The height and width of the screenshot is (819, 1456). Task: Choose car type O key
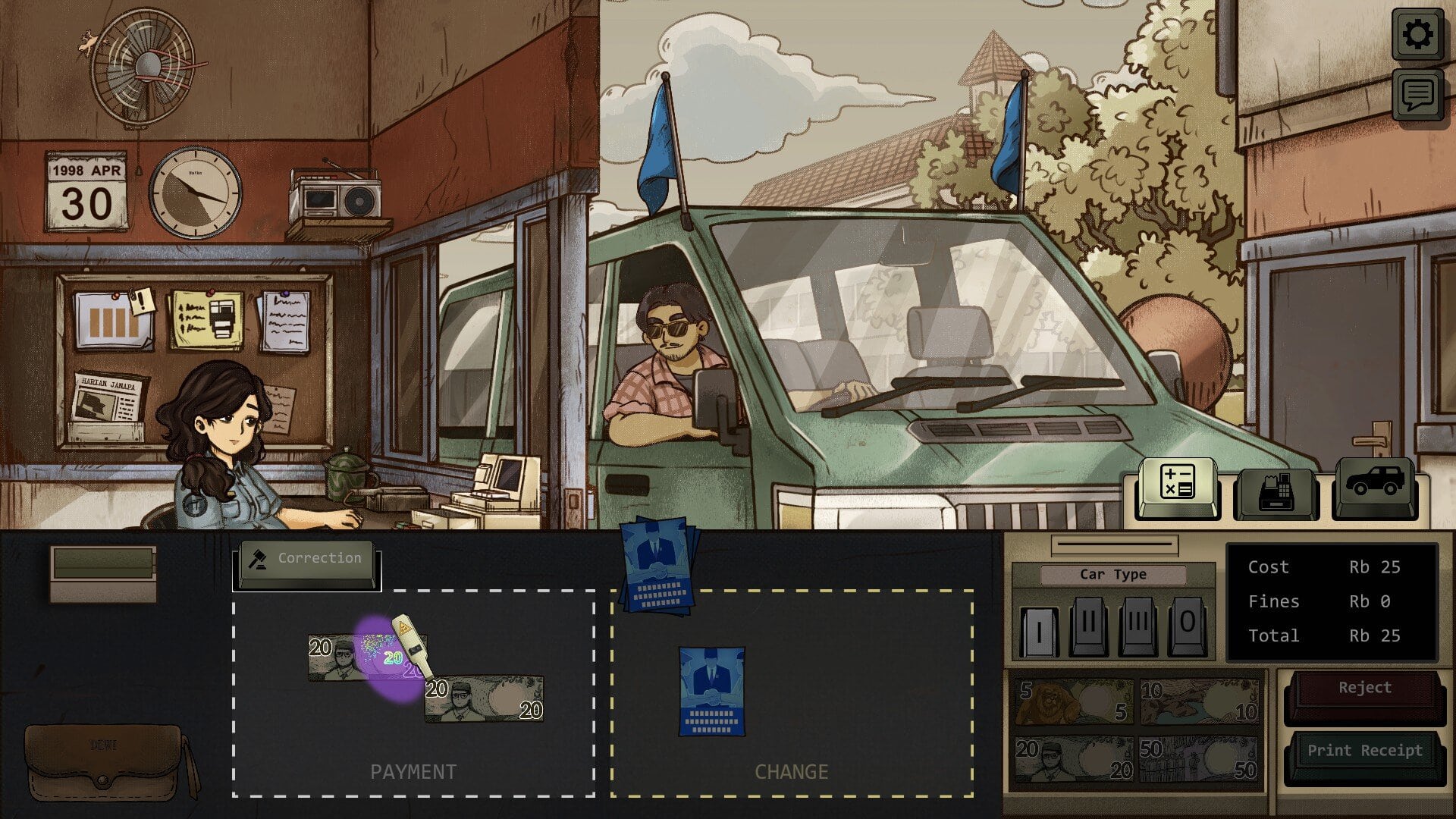pos(1187,626)
